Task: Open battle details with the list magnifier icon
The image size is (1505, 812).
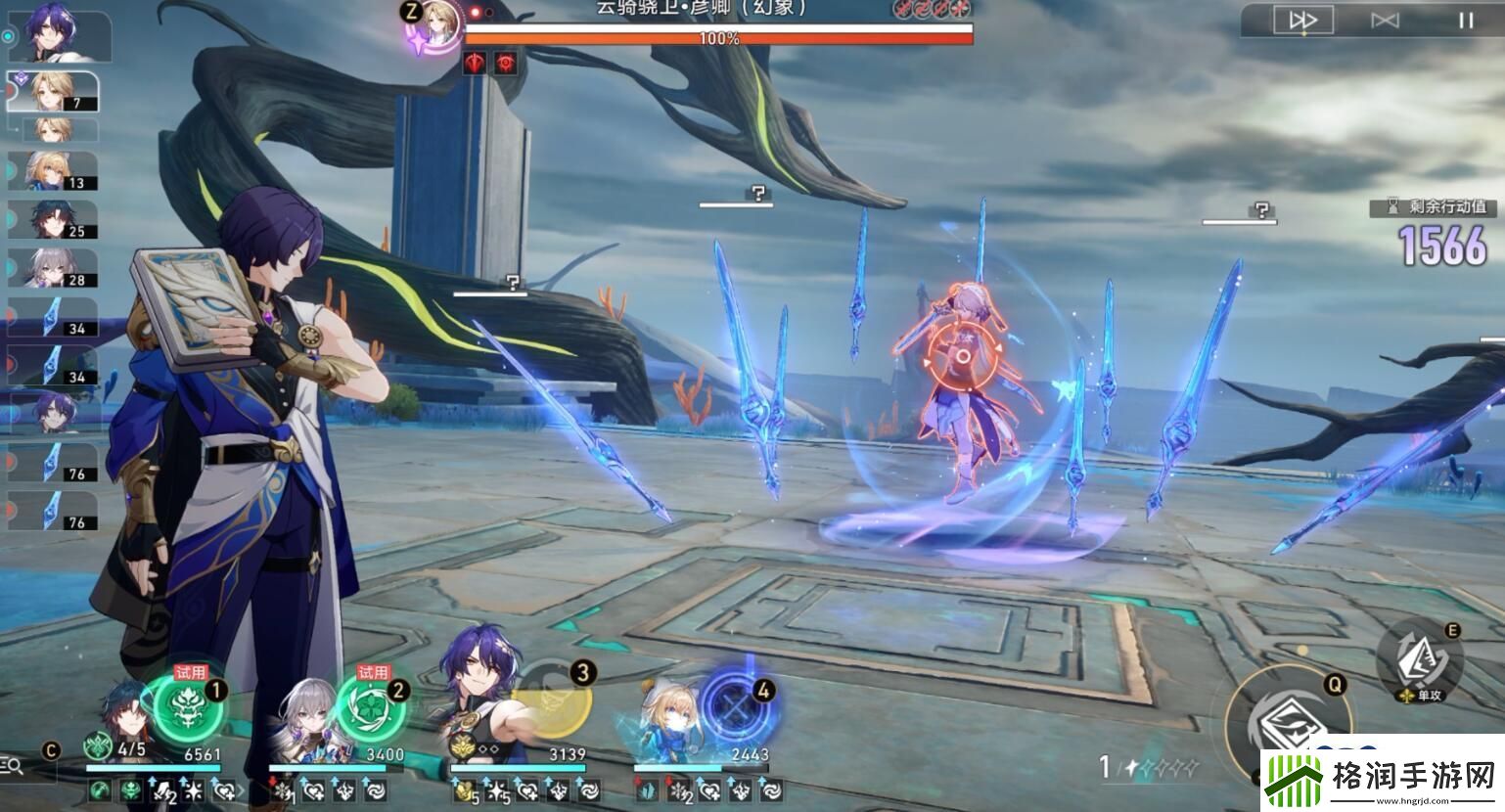Action: click(x=14, y=767)
